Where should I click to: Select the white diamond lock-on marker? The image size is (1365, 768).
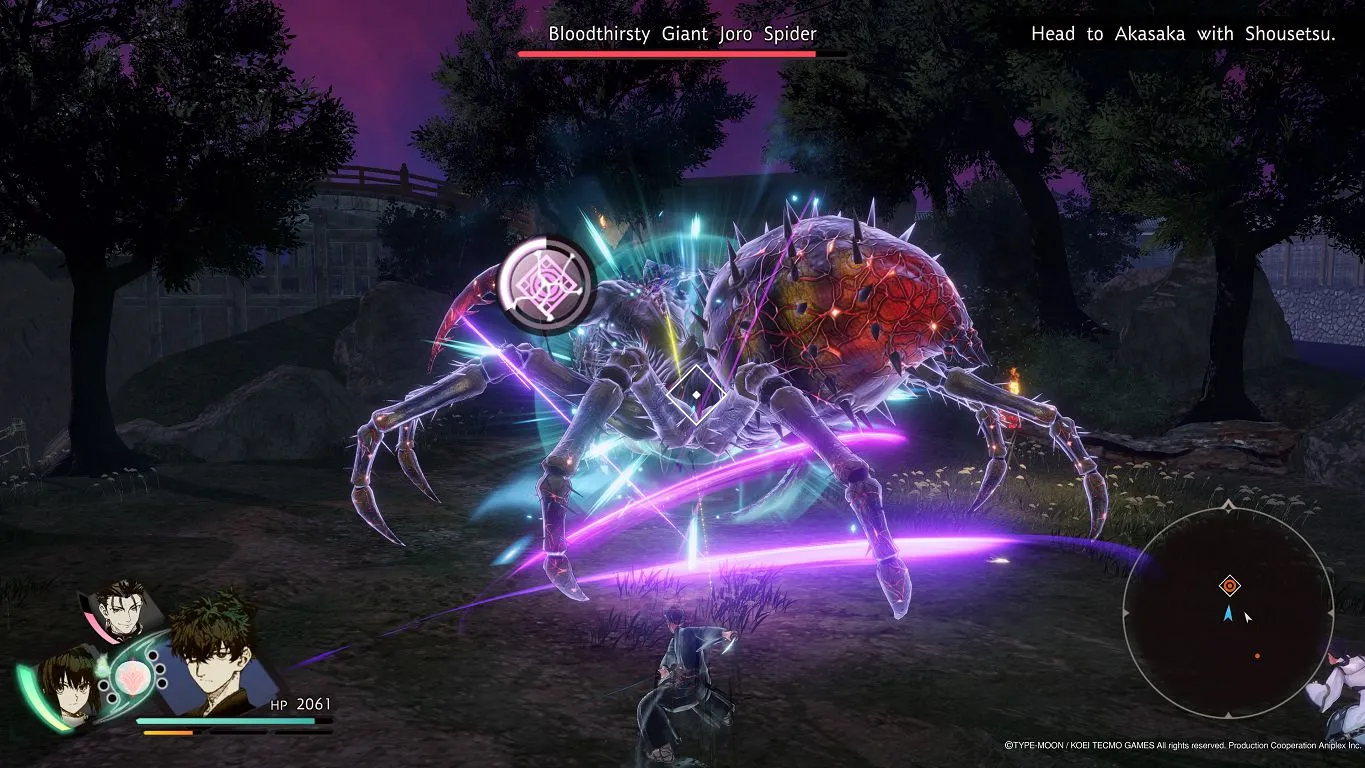(x=696, y=393)
